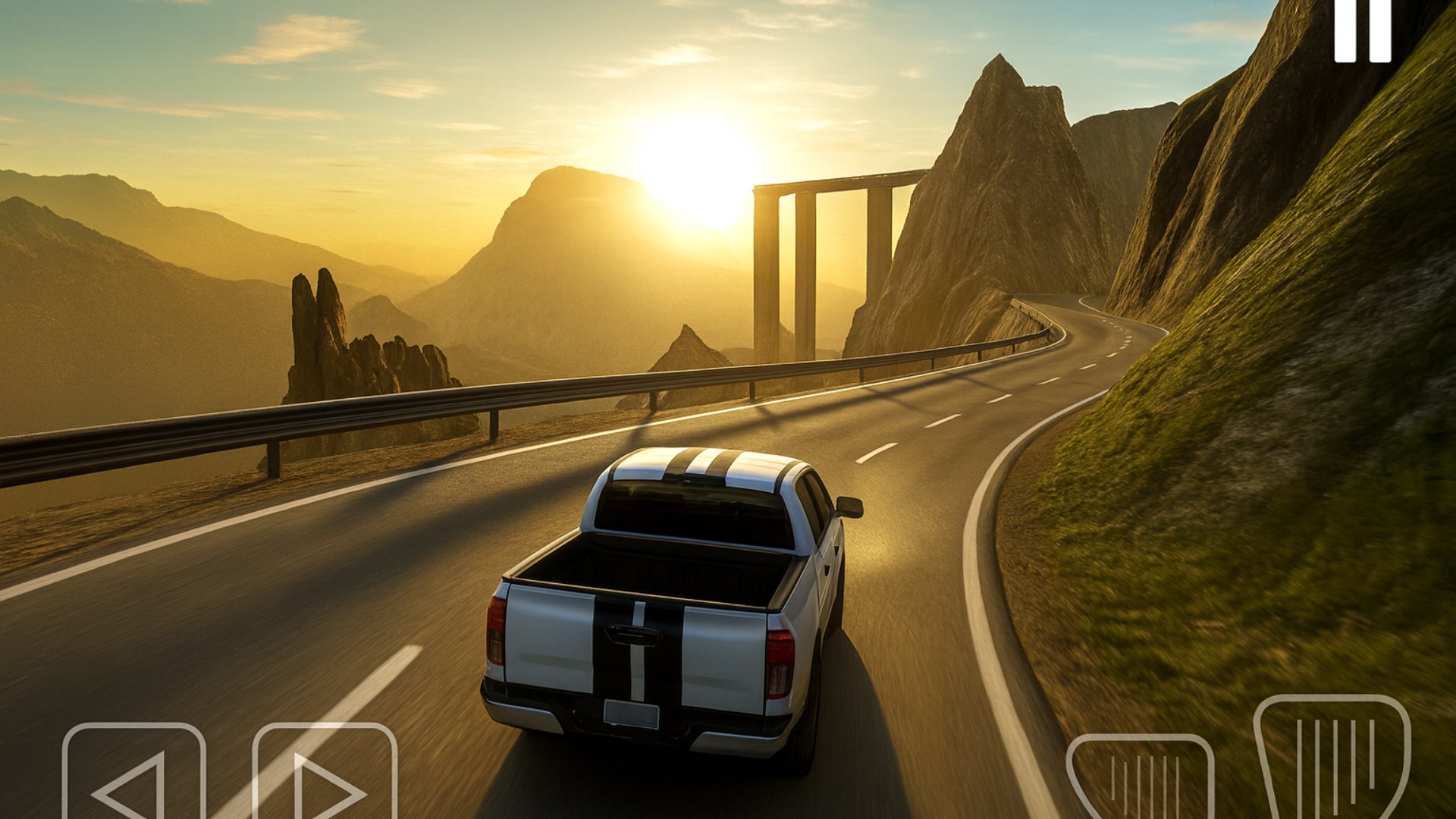Hit the tall gas pedal
This screenshot has width=1456, height=819.
pos(1332,758)
